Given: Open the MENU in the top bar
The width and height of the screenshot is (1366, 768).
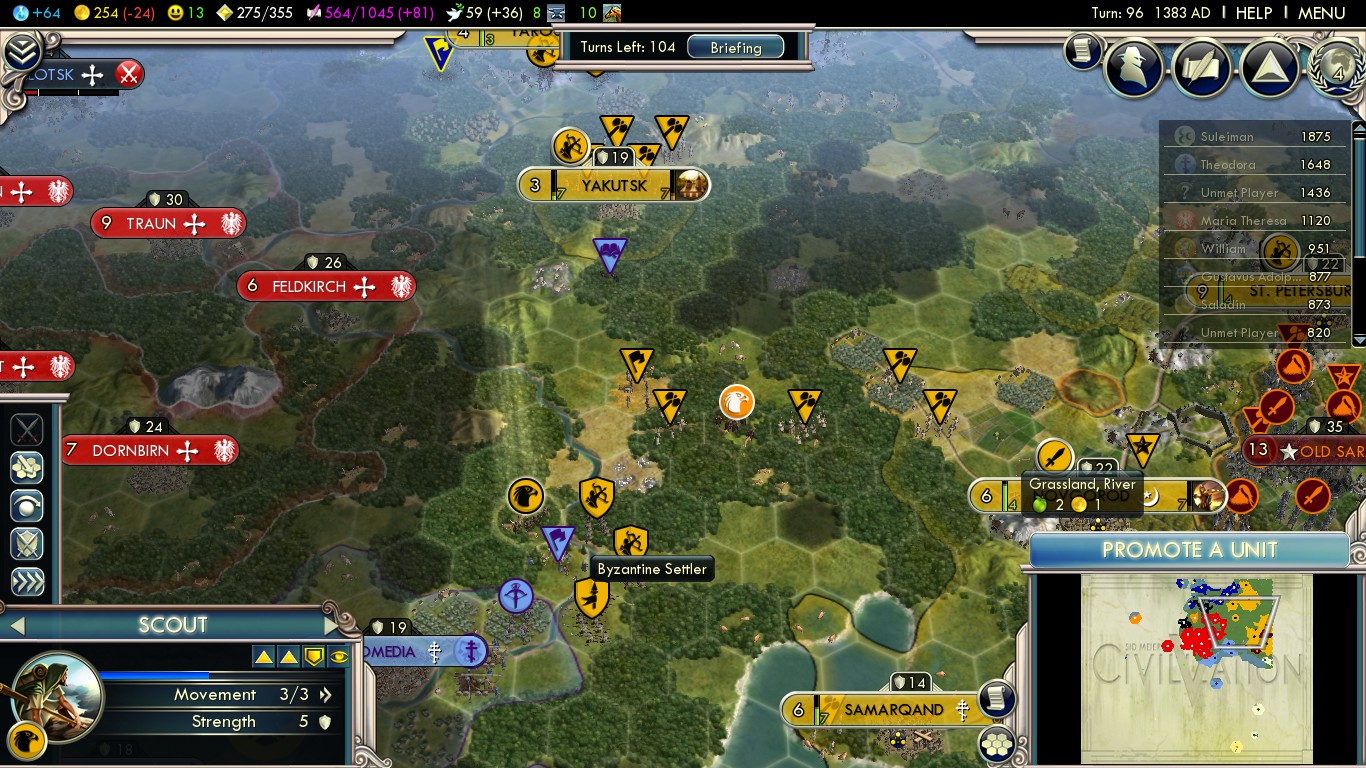Looking at the screenshot, I should tap(1321, 13).
